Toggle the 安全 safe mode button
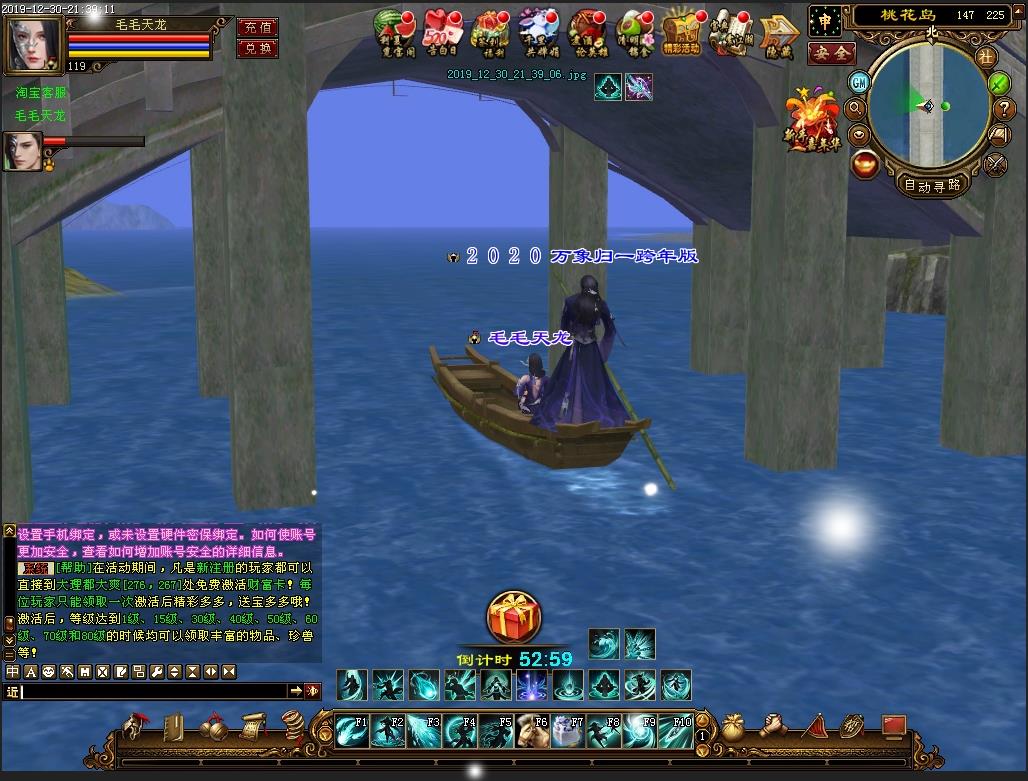The width and height of the screenshot is (1028, 781). click(831, 54)
